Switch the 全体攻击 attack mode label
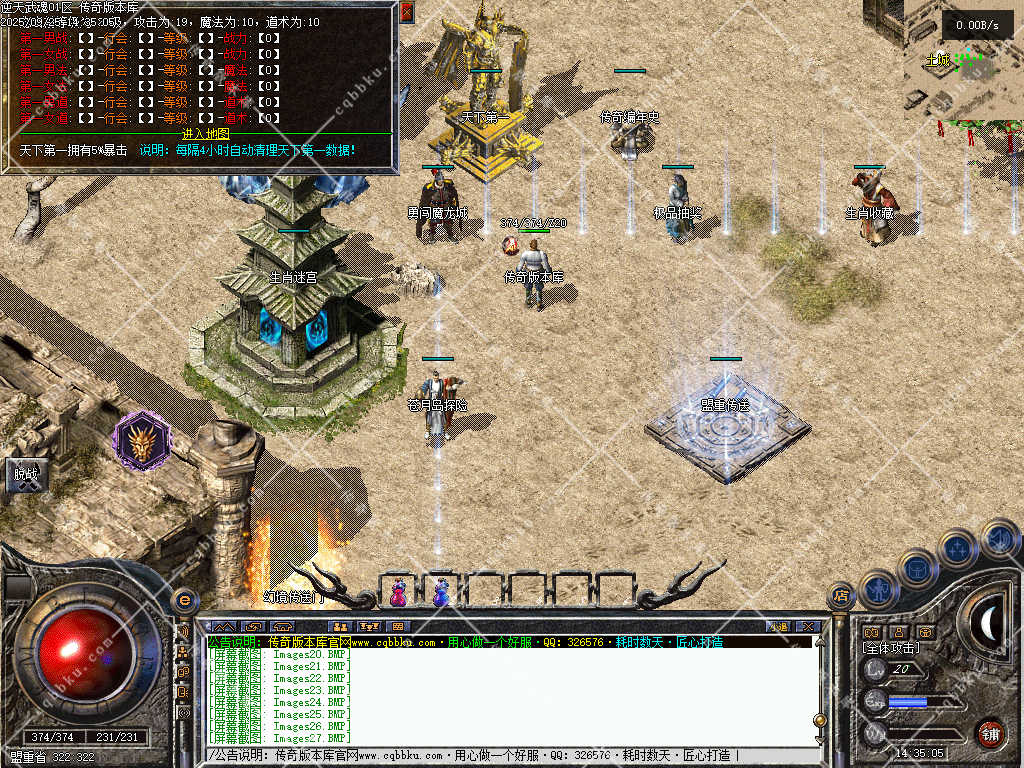Image resolution: width=1024 pixels, height=768 pixels. [x=892, y=648]
